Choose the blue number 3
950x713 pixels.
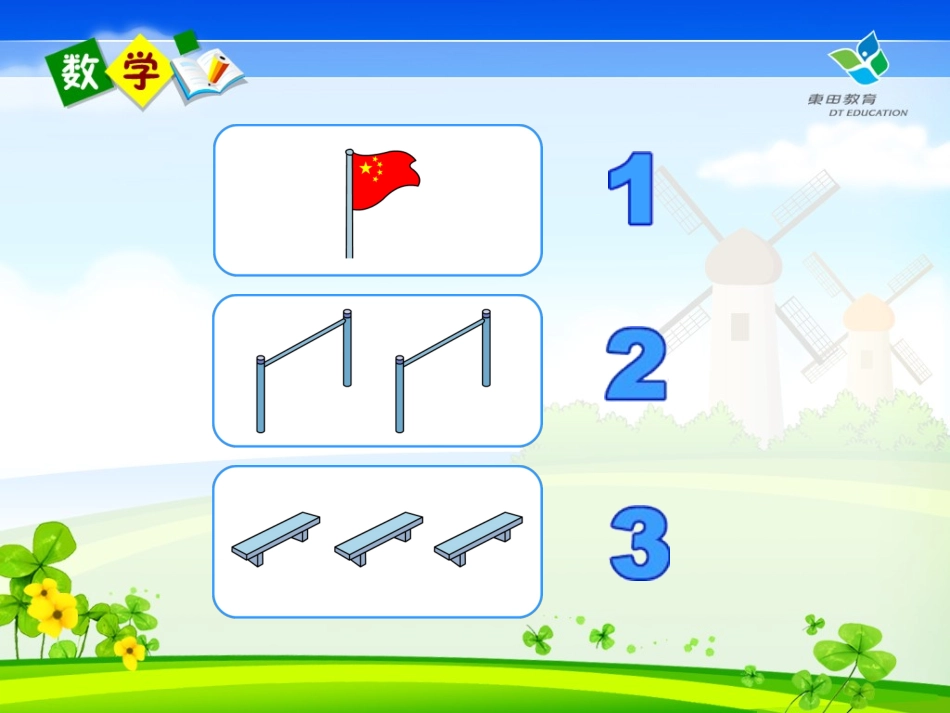click(640, 544)
